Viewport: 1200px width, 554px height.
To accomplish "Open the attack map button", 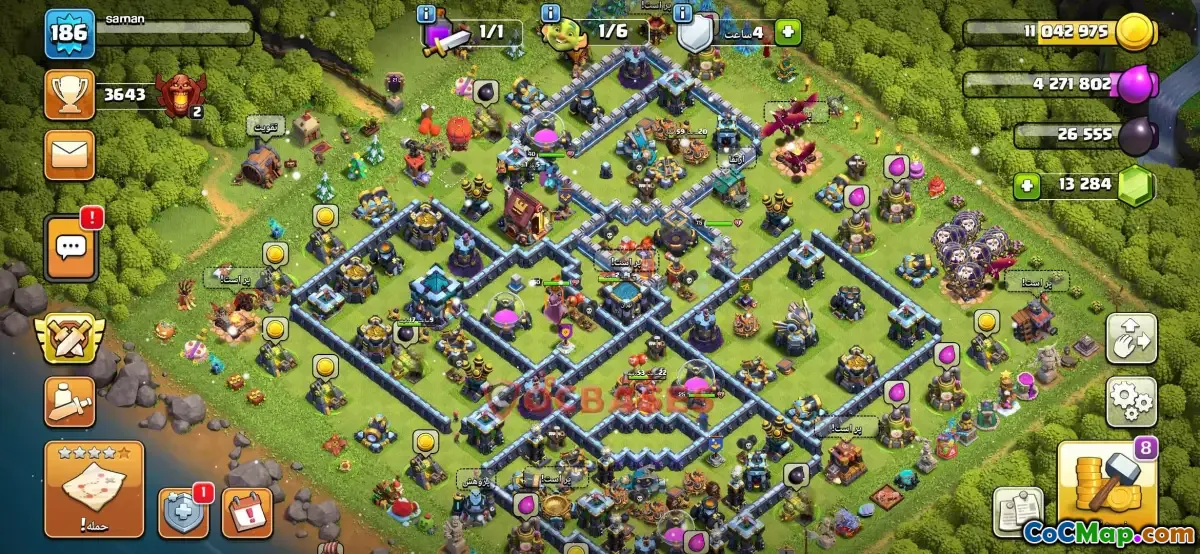I will click(x=94, y=489).
